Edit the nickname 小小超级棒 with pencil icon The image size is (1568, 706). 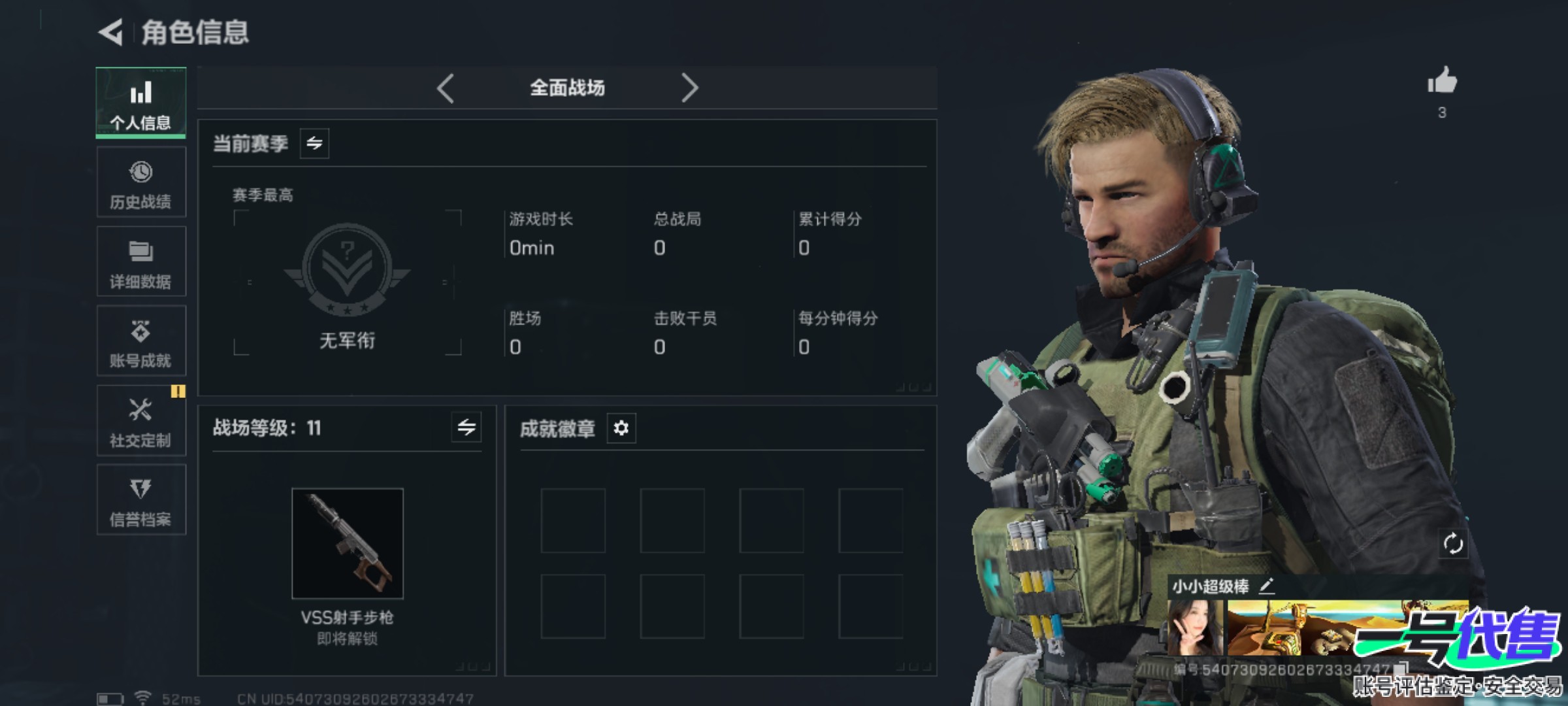pos(1266,586)
